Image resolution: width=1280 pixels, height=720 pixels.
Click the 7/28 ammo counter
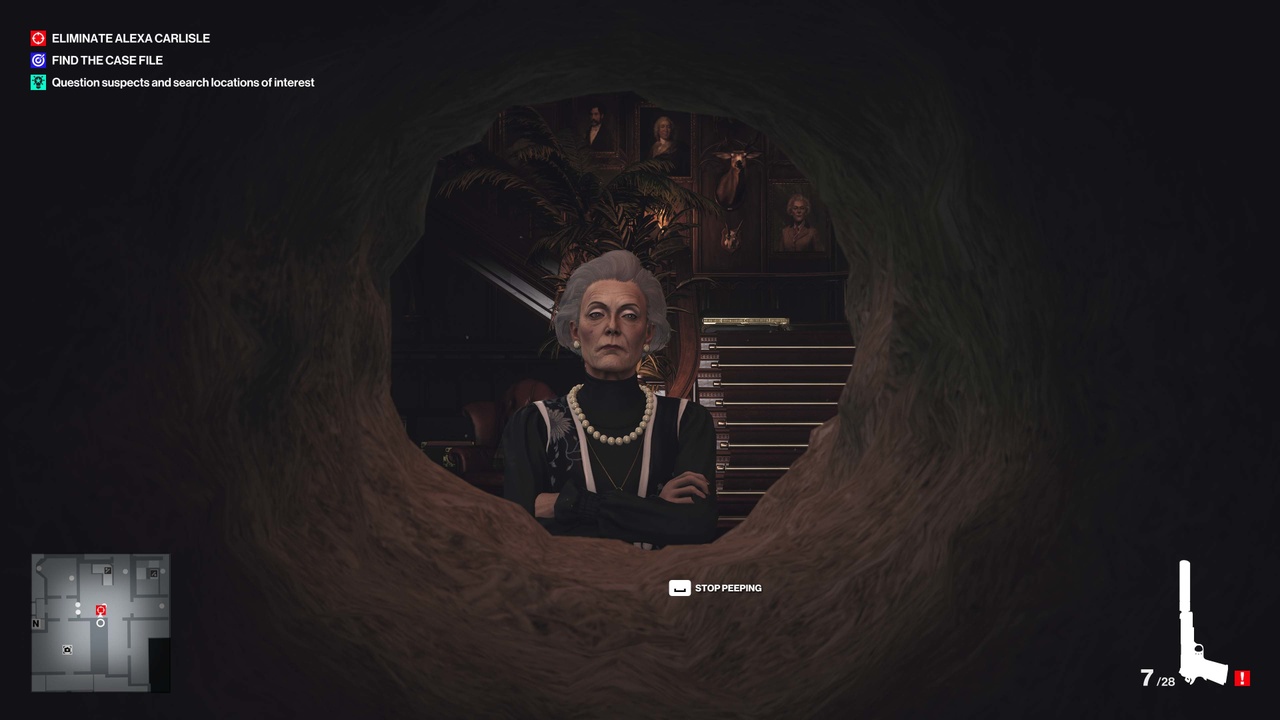click(1160, 679)
